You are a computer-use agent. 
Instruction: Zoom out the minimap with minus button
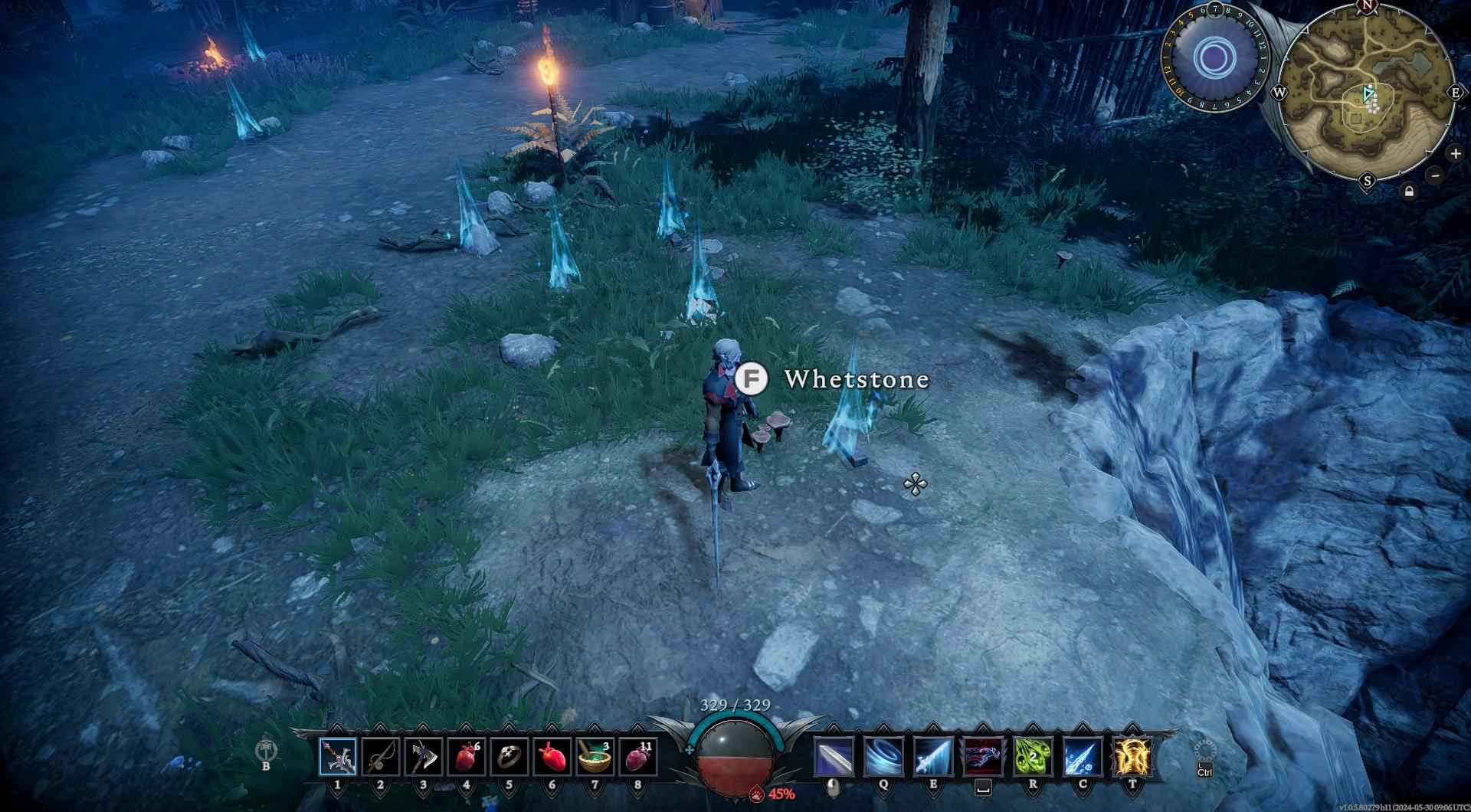click(x=1436, y=175)
